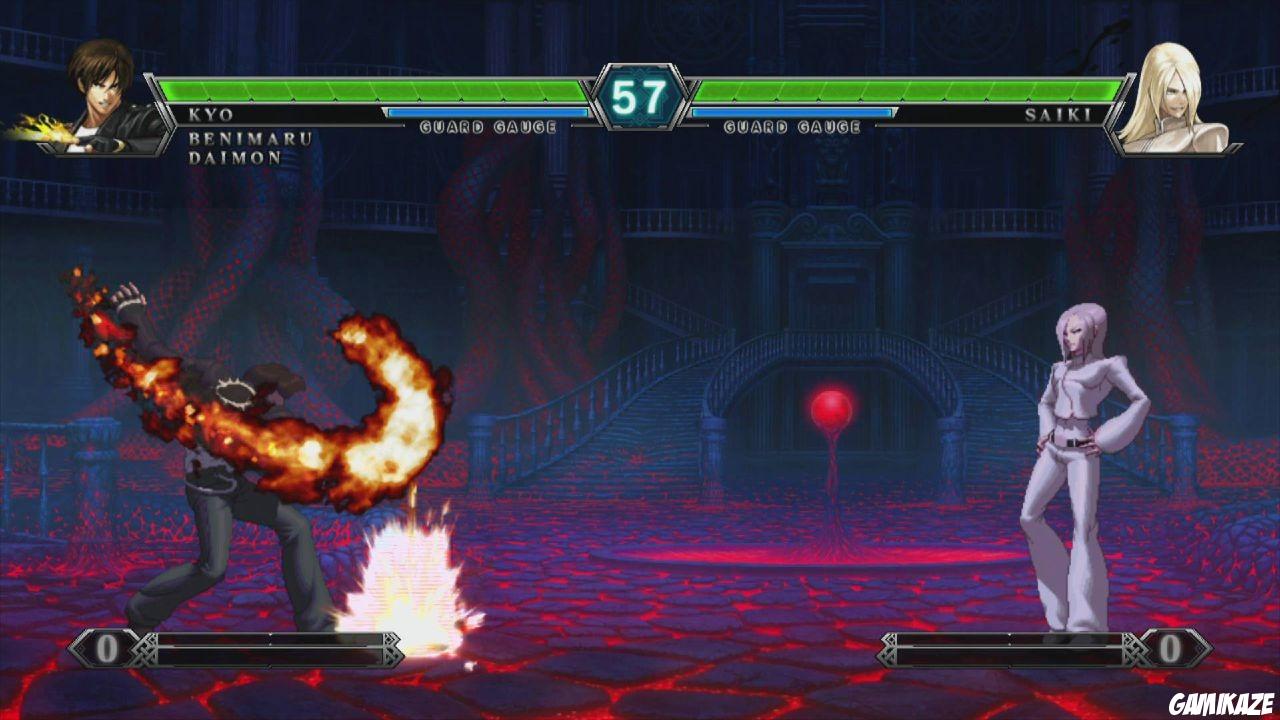The height and width of the screenshot is (720, 1280).
Task: Toggle the left GUARD GAUGE bar
Action: 490,119
